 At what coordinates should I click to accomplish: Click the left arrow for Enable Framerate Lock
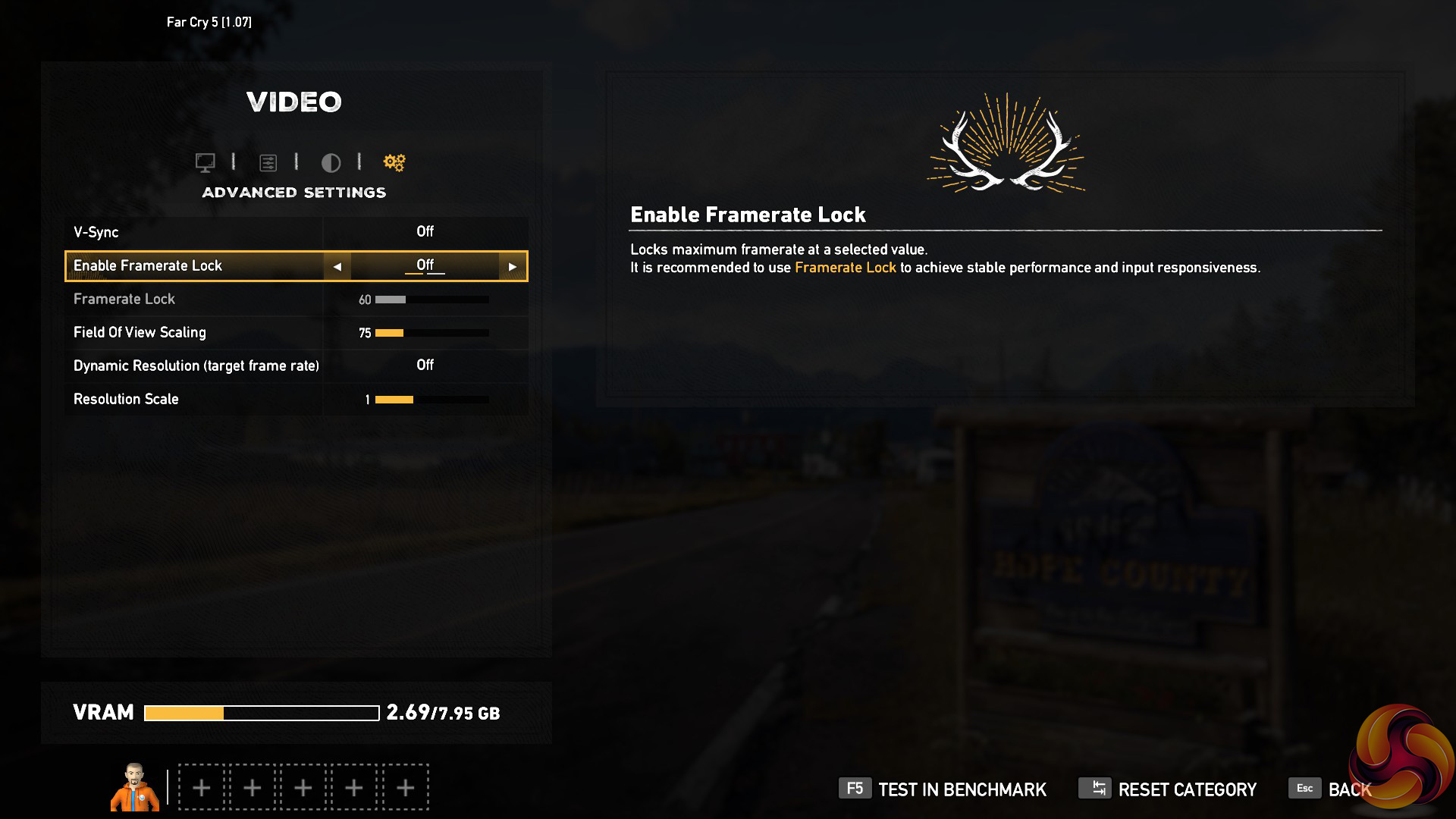coord(337,267)
